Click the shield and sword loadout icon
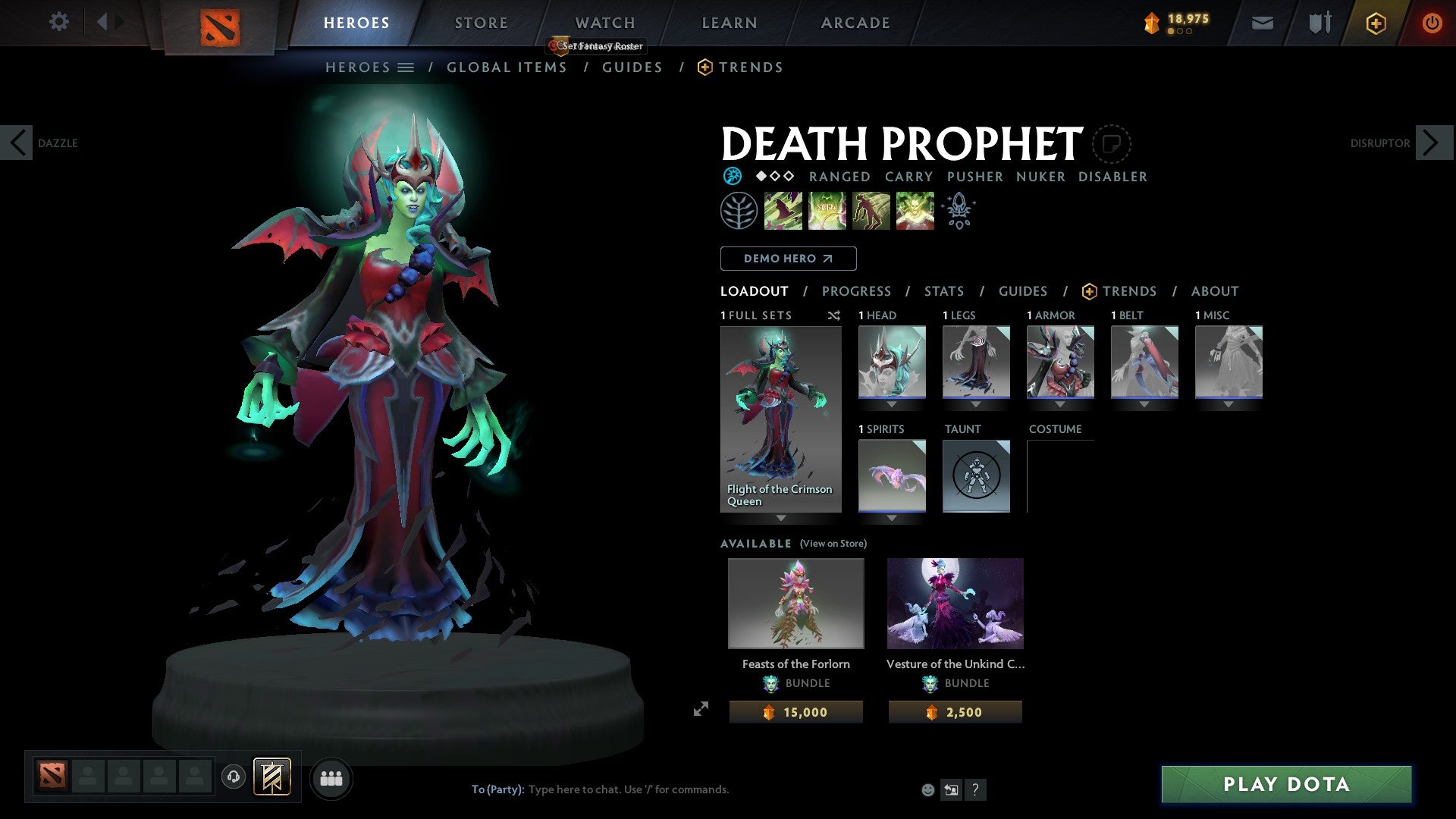Viewport: 1456px width, 819px height. 1319,23
